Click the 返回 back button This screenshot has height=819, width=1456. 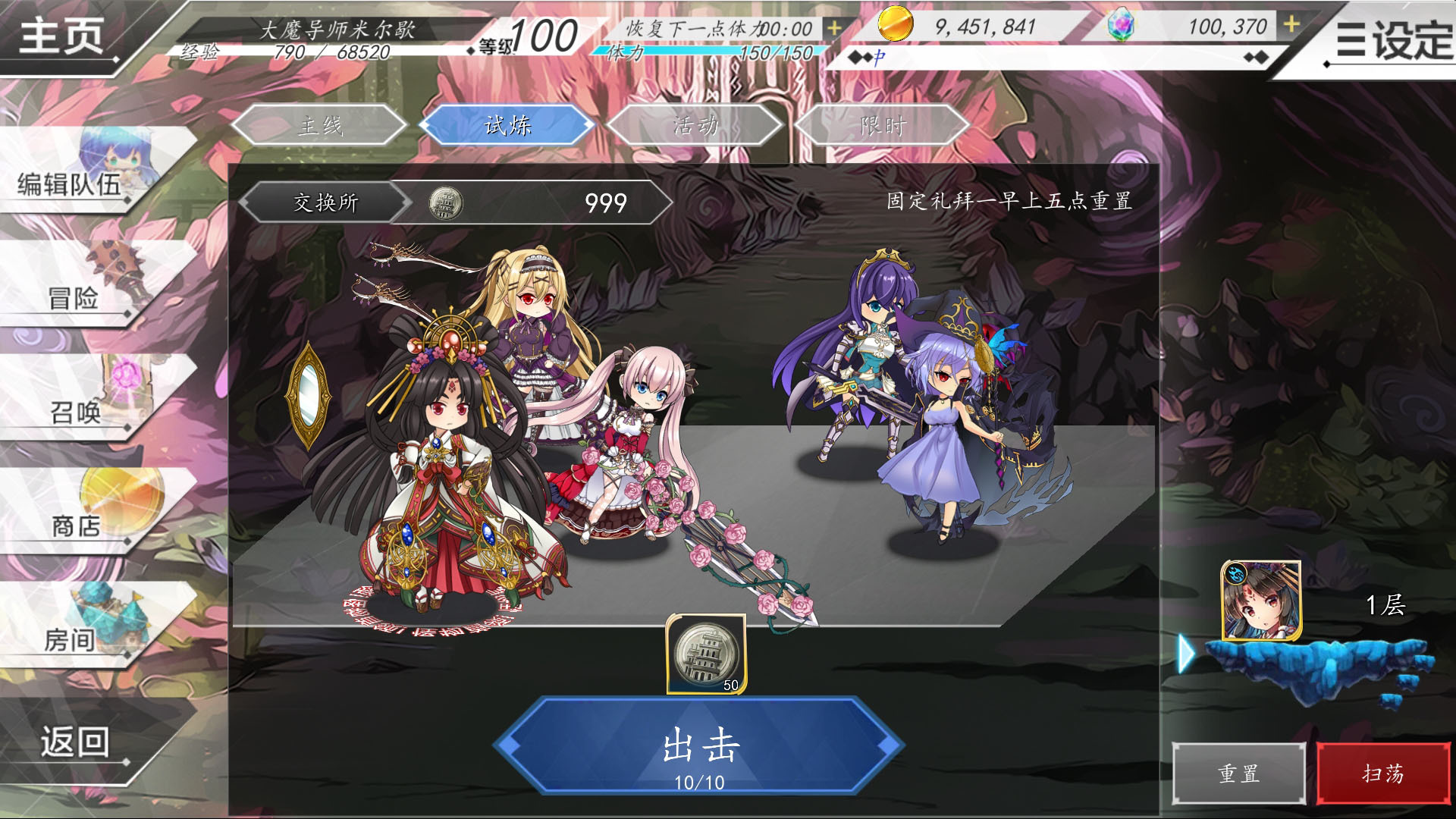coord(74,742)
